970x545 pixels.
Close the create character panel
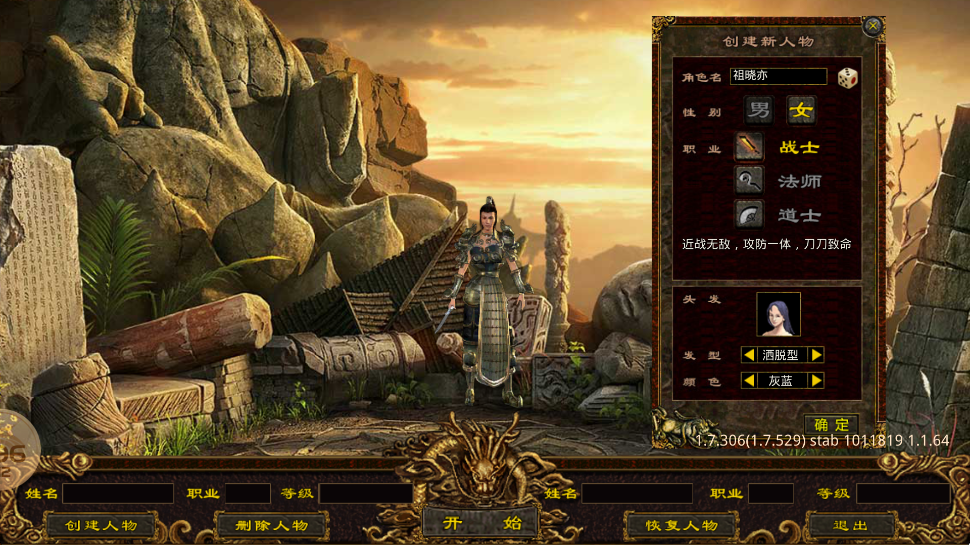(873, 26)
